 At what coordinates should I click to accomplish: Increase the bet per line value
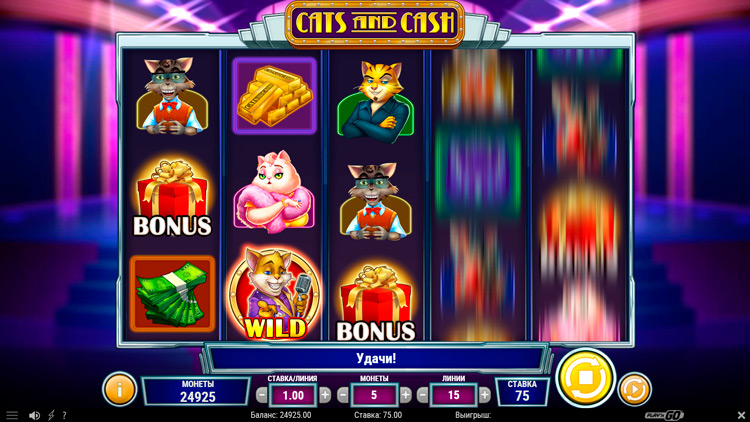325,395
